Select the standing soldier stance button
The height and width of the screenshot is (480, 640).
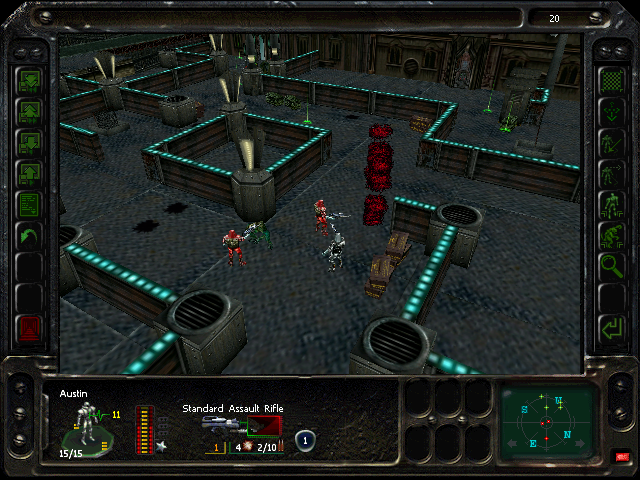pos(610,204)
